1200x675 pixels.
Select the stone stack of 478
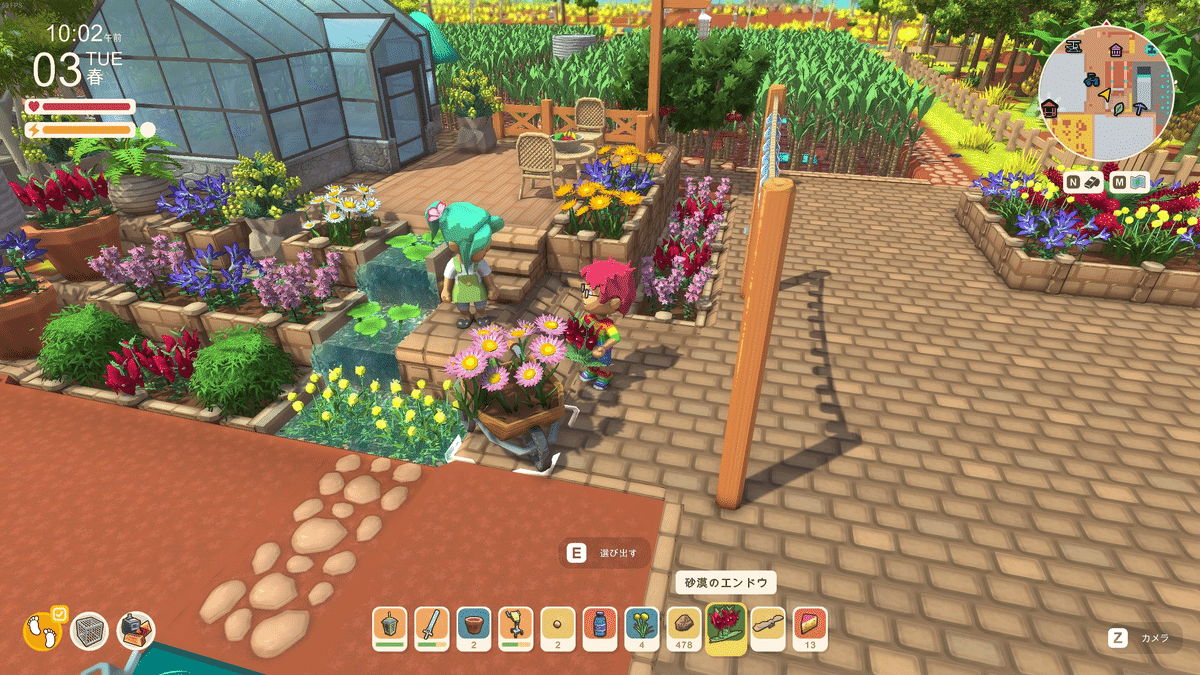tap(684, 627)
